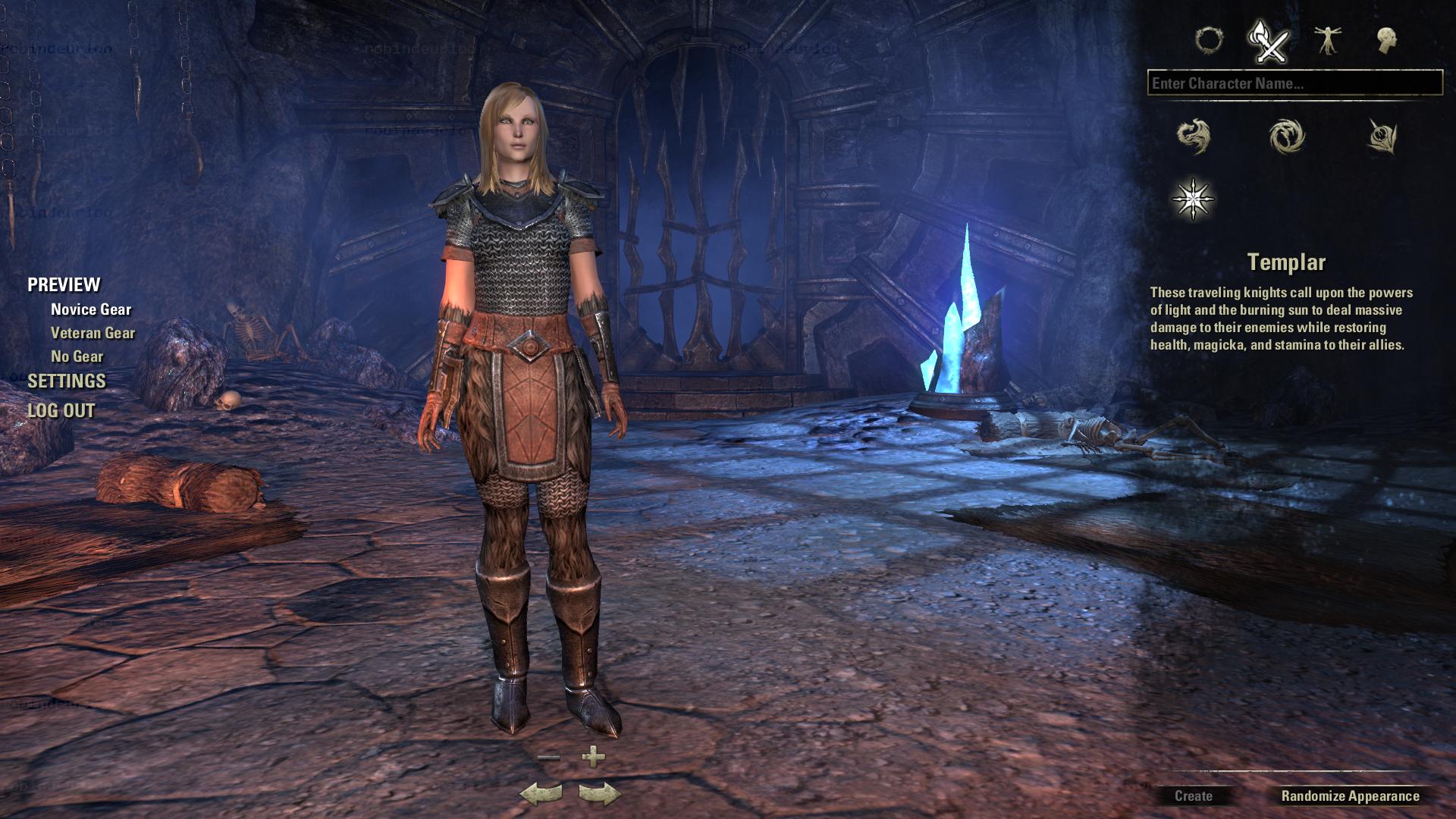Choose the Dragonknight dragon class icon
The image size is (1456, 819).
pos(1194,136)
